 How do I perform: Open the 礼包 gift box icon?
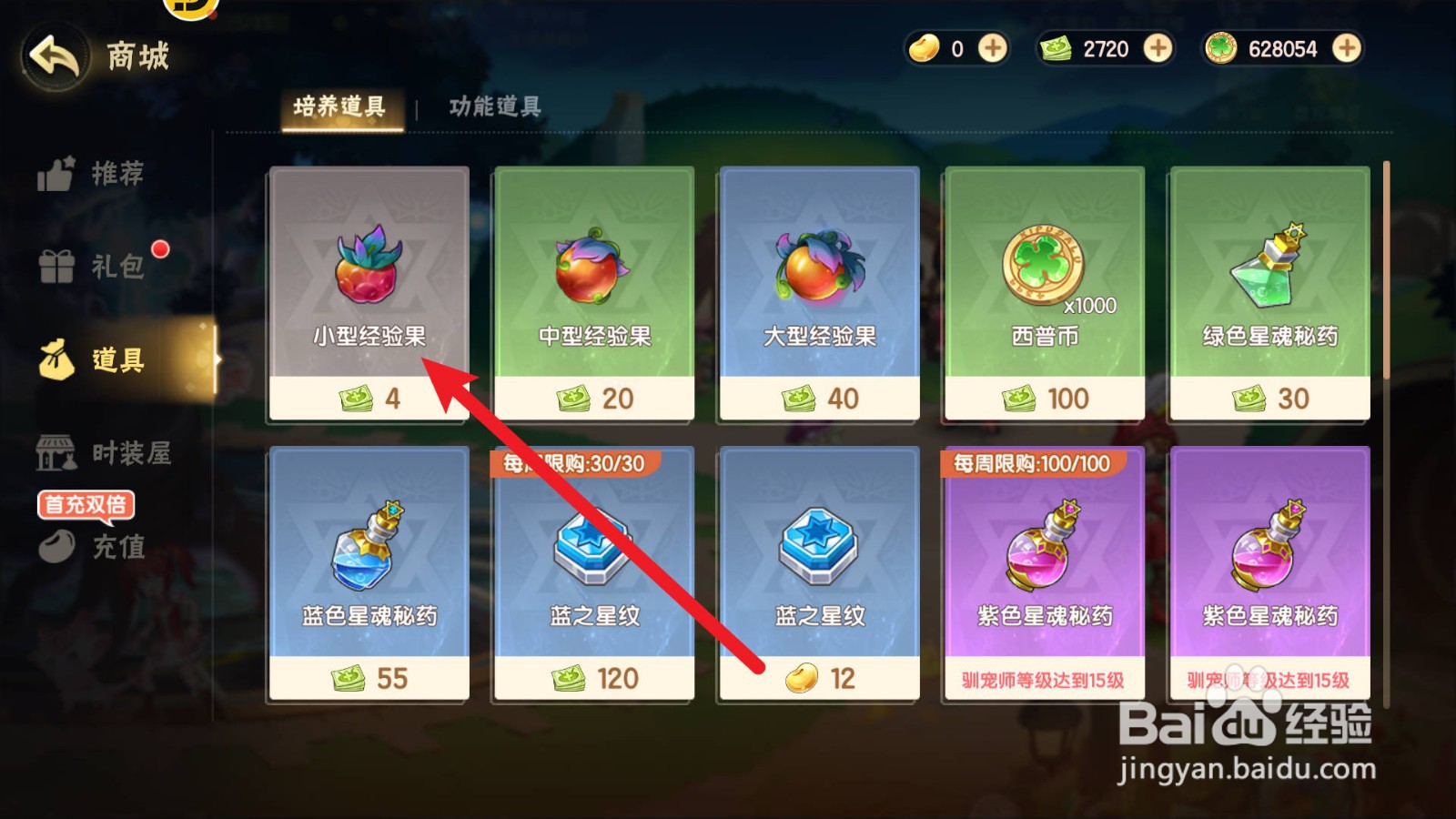(x=55, y=267)
